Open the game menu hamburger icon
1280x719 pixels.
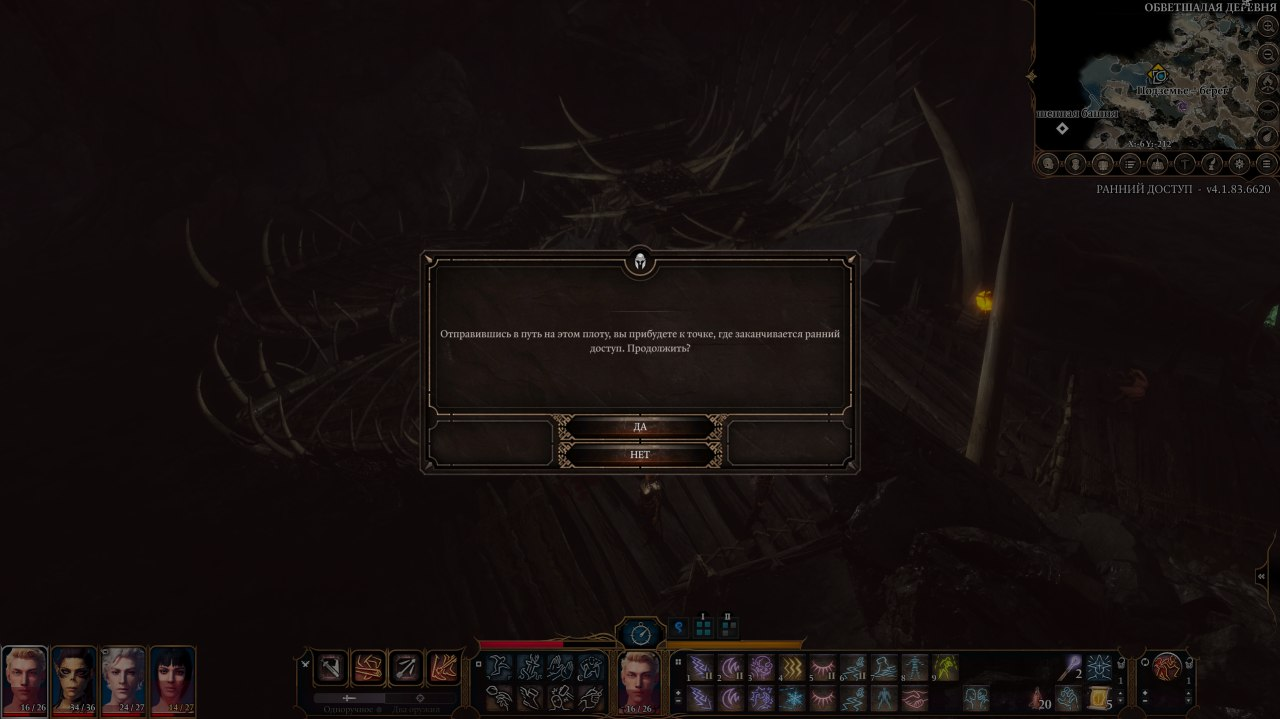point(1266,163)
